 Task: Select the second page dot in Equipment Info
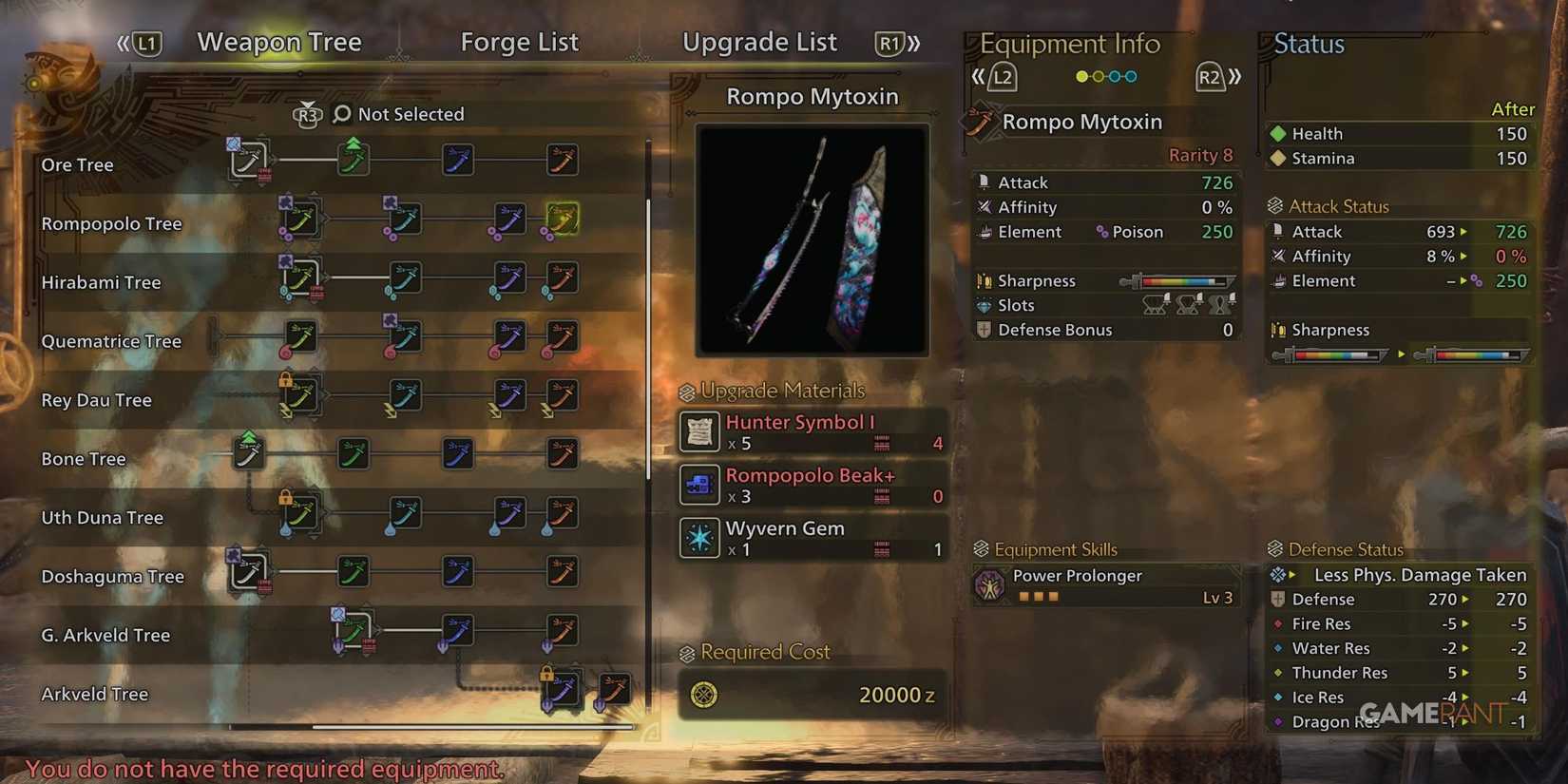1098,76
